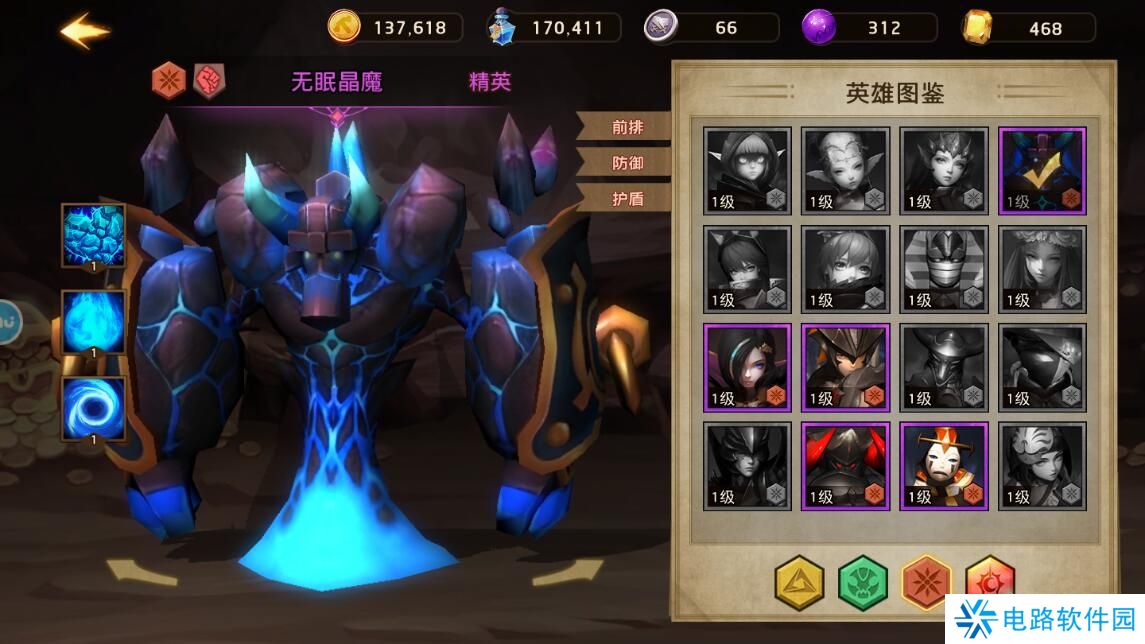Screen dimensions: 1145x644
Task: Pick the red-horned dark demon hero portrait
Action: coord(845,466)
